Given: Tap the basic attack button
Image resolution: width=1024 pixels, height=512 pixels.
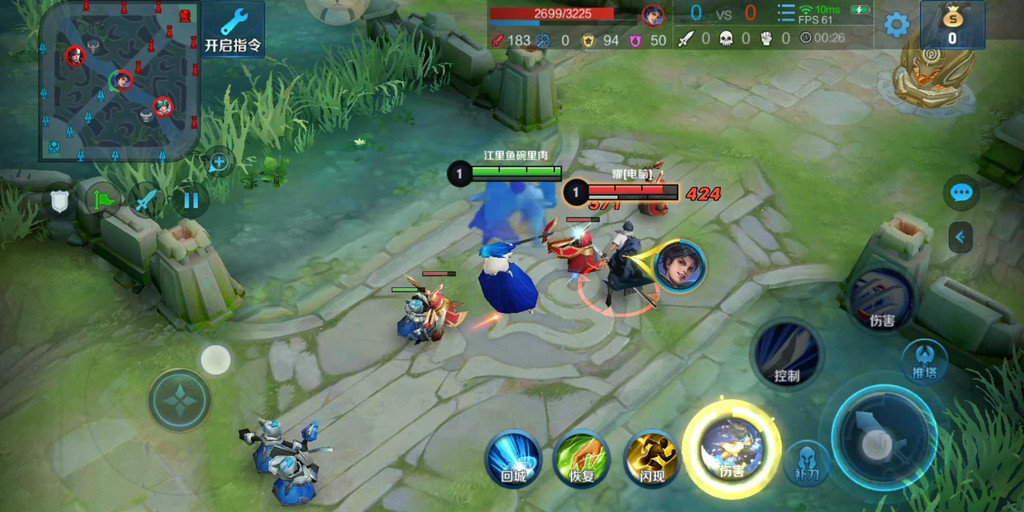Looking at the screenshot, I should (x=883, y=436).
